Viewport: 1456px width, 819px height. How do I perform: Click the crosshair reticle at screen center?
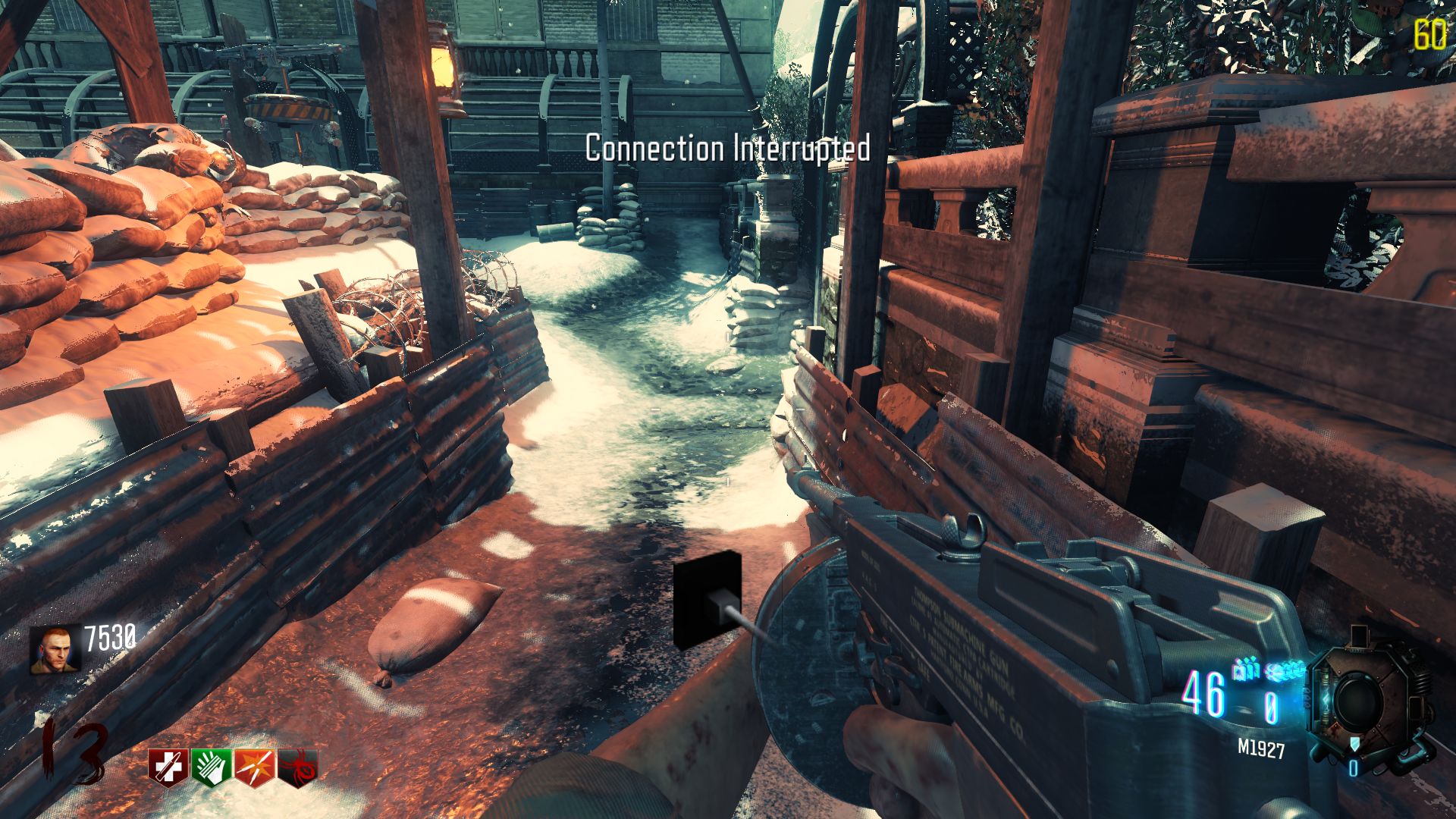(x=728, y=409)
